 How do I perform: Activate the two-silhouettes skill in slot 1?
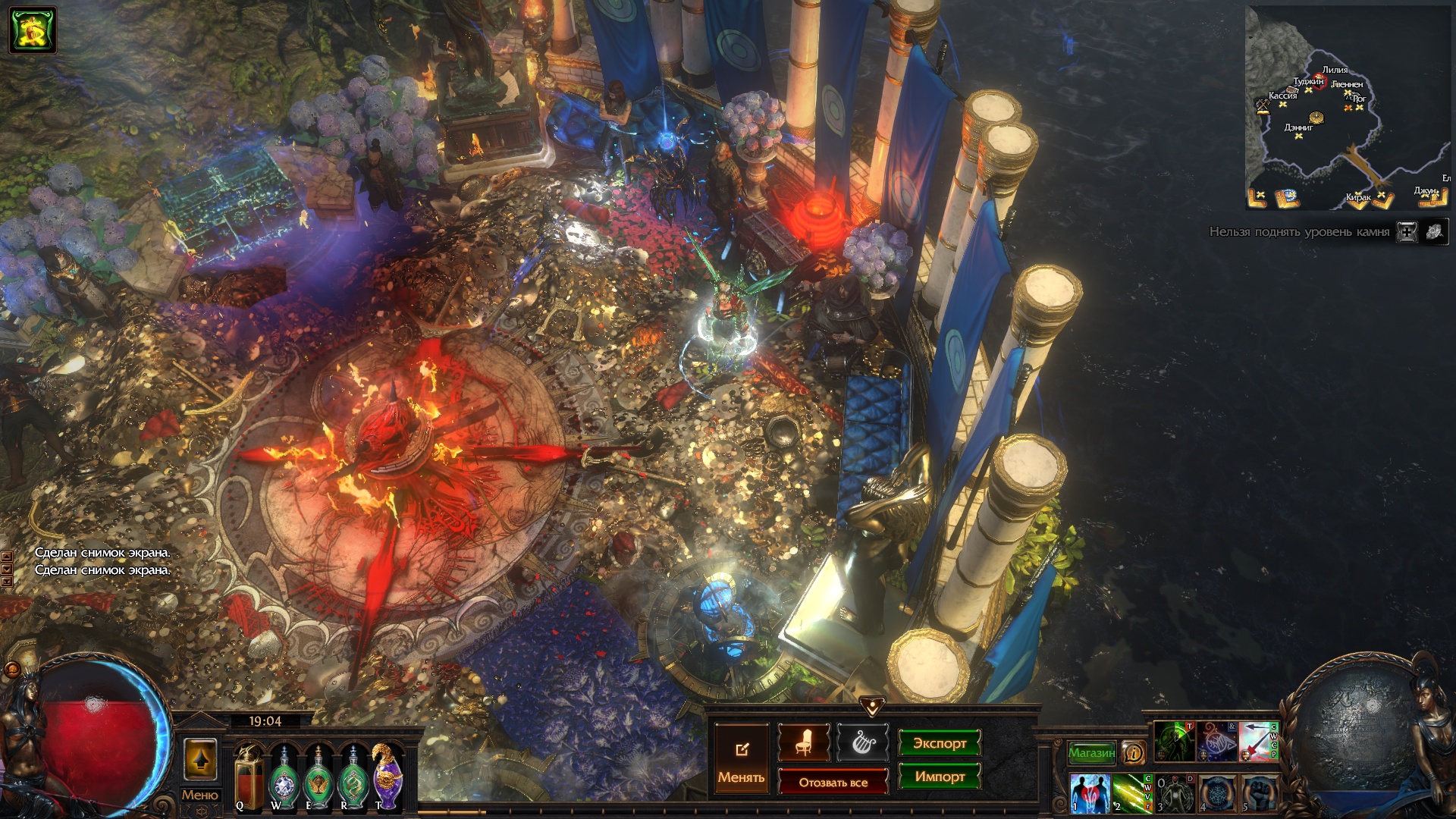(x=1090, y=792)
